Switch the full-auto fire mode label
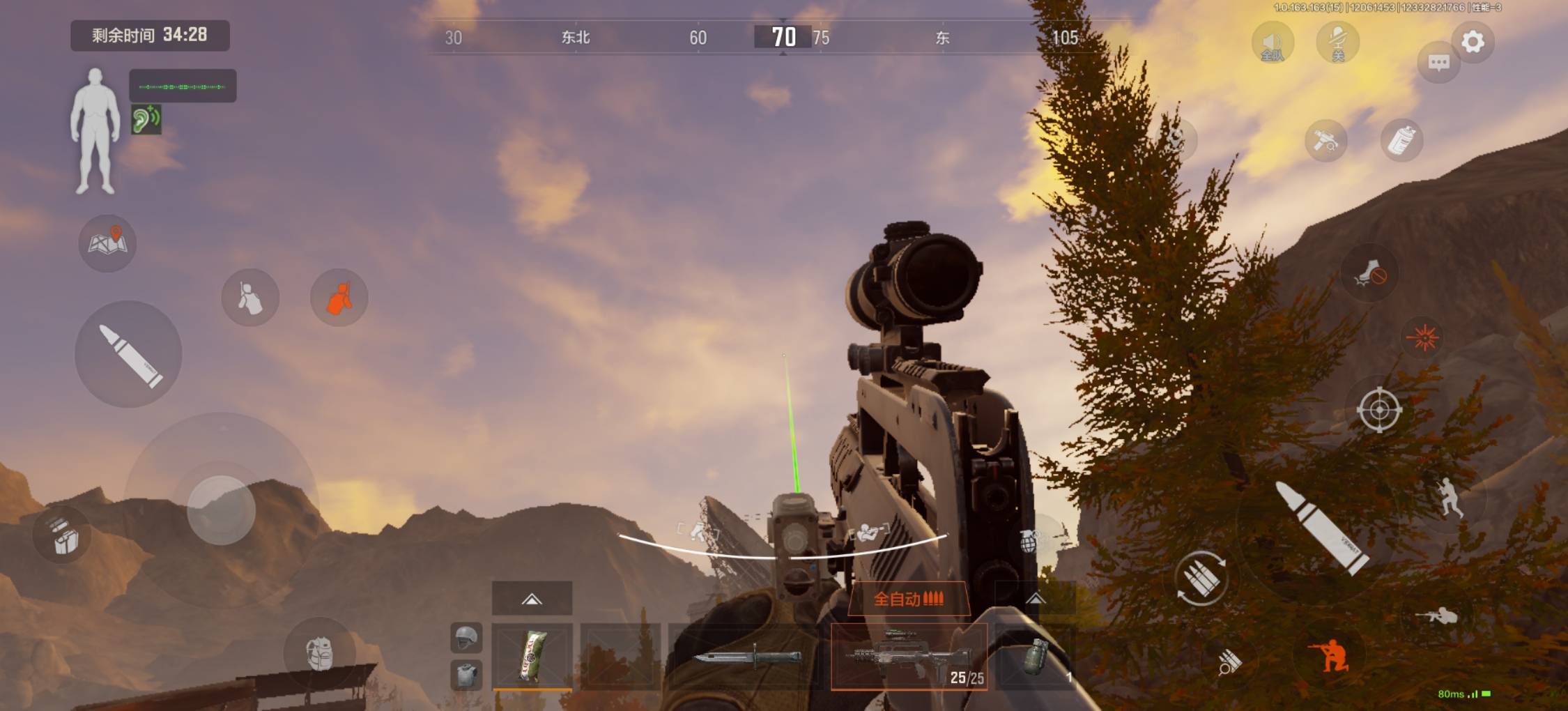Viewport: 1568px width, 711px height. pyautogui.click(x=908, y=599)
